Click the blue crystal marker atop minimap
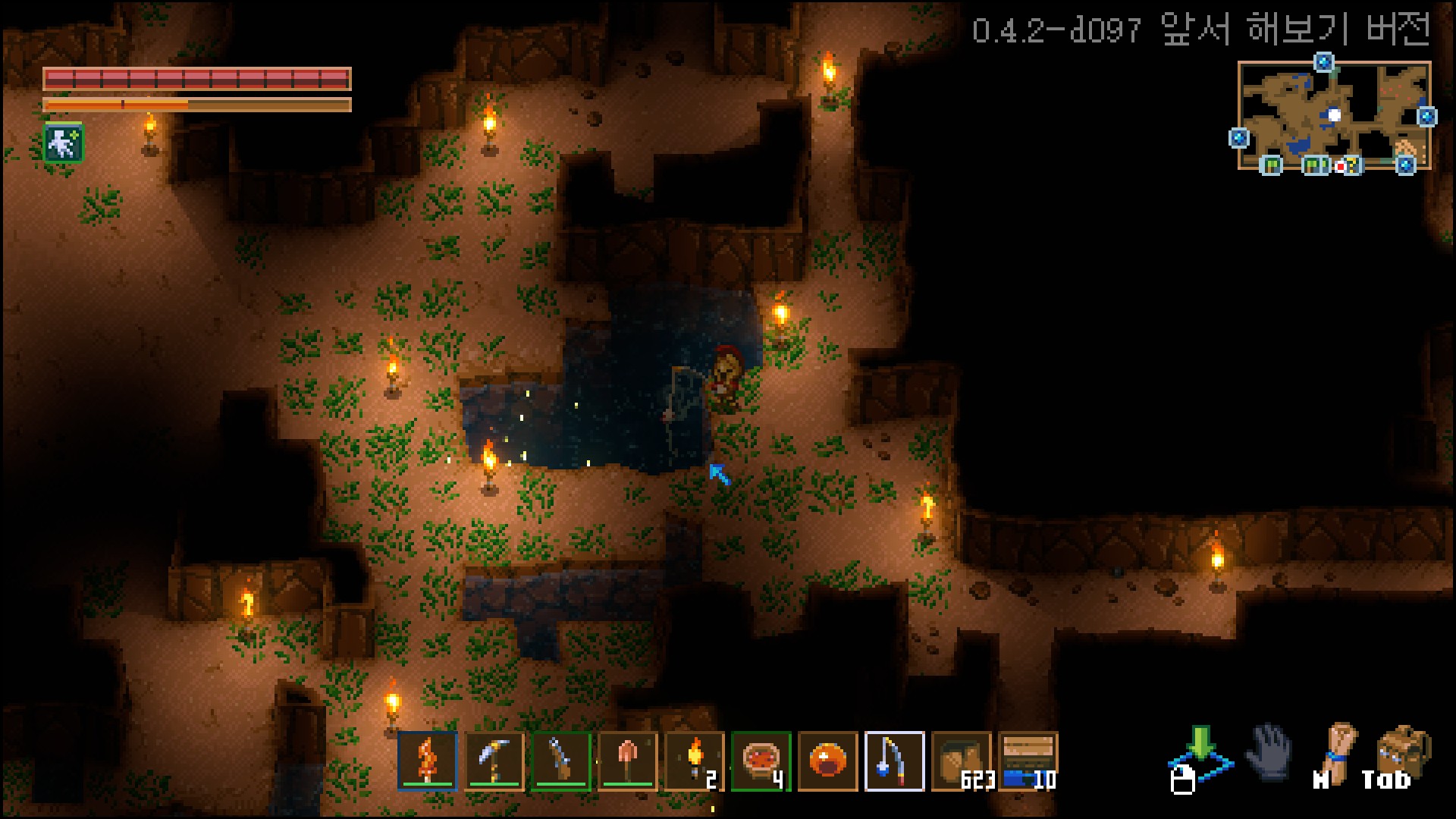This screenshot has width=1456, height=819. click(x=1324, y=62)
